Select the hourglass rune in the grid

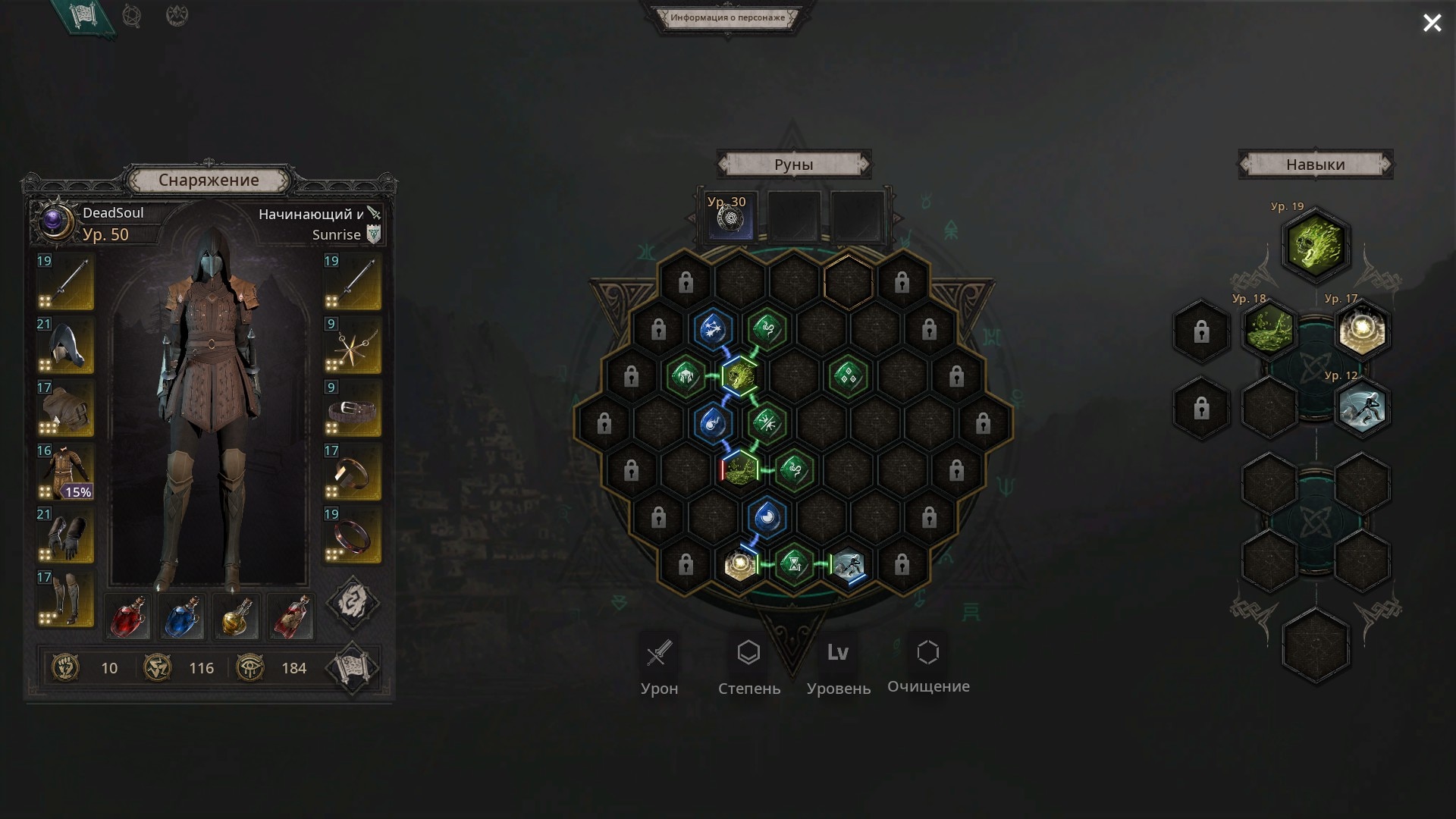794,565
